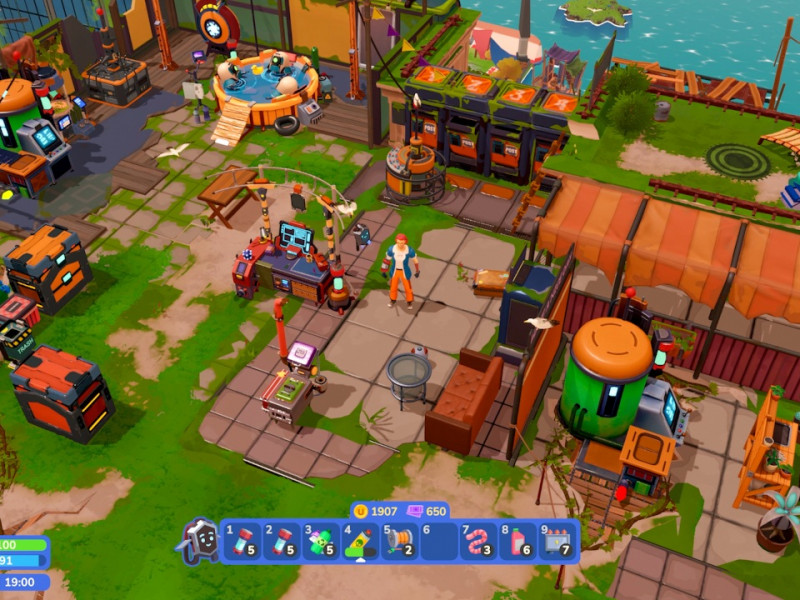The image size is (800, 600).
Task: Select the empty hotbar slot 6
Action: tap(439, 541)
